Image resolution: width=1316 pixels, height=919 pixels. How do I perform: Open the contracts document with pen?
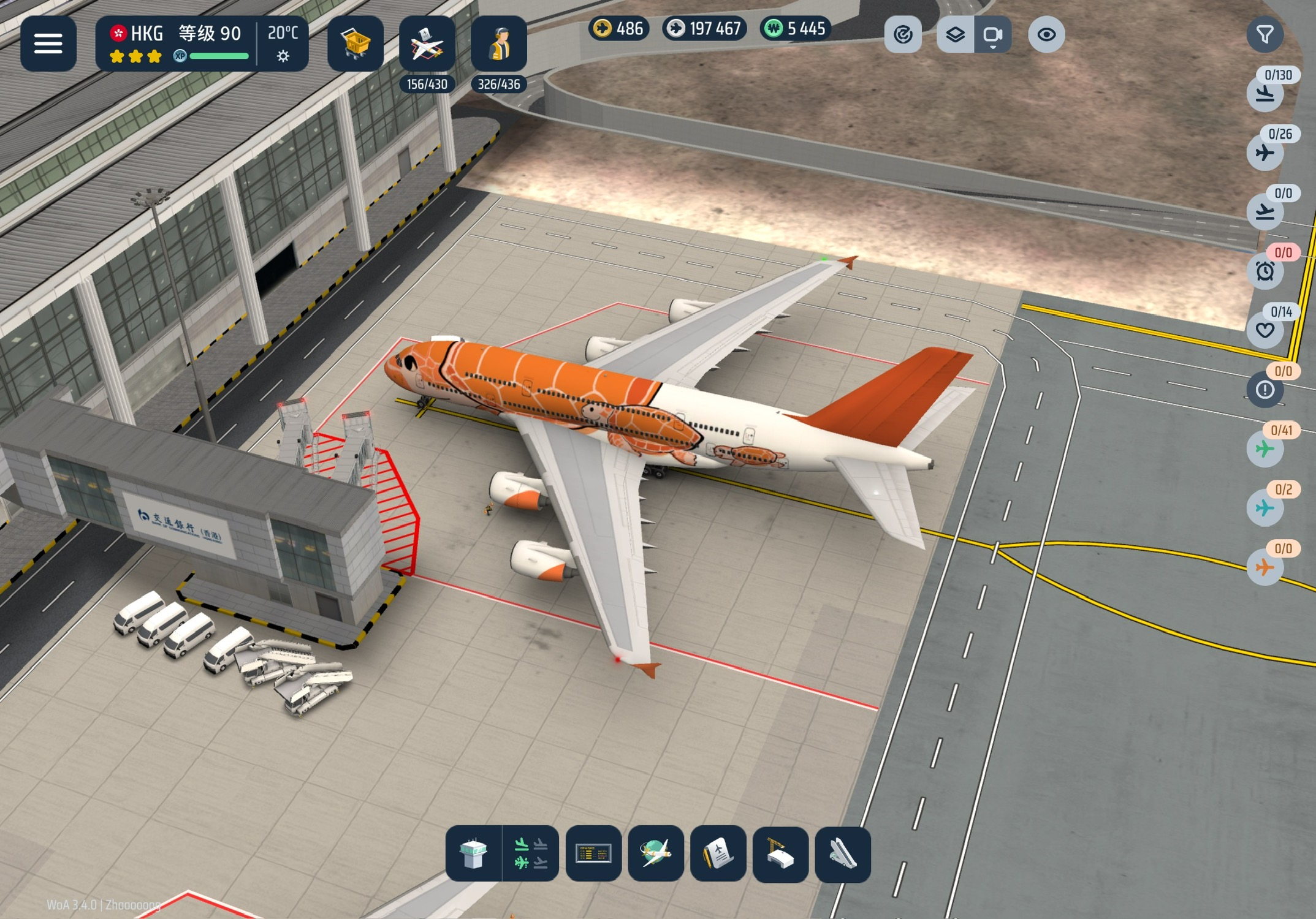(x=718, y=853)
